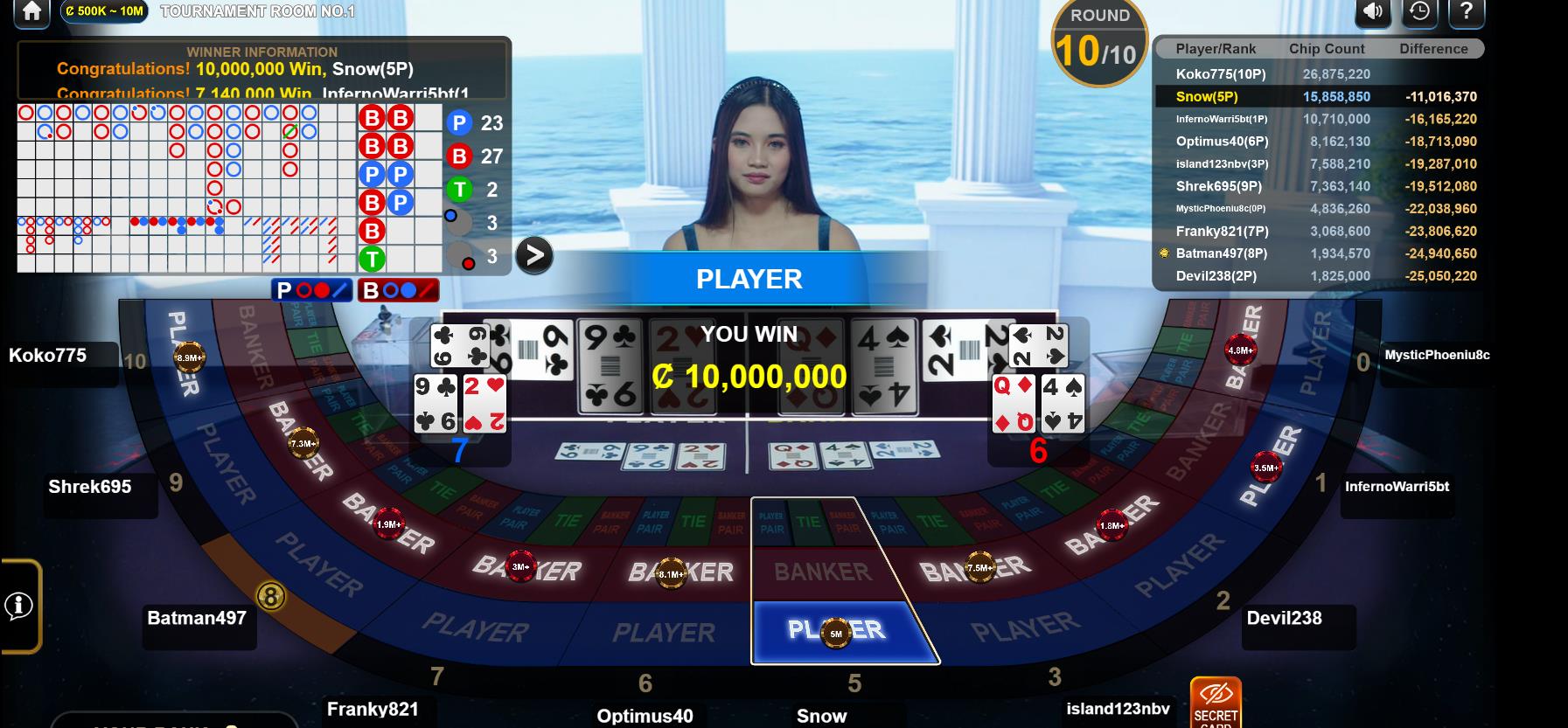The width and height of the screenshot is (1568, 728).
Task: Toggle the sound speaker button
Action: (1373, 11)
